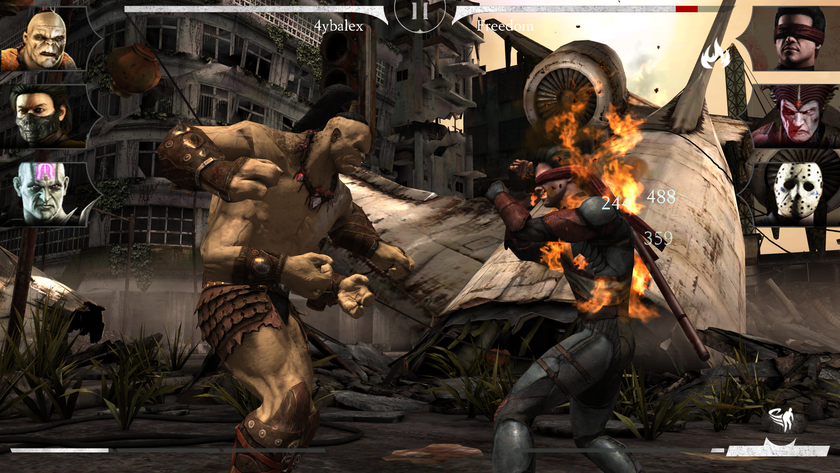
Task: Pause the fight with the pause button
Action: click(419, 13)
